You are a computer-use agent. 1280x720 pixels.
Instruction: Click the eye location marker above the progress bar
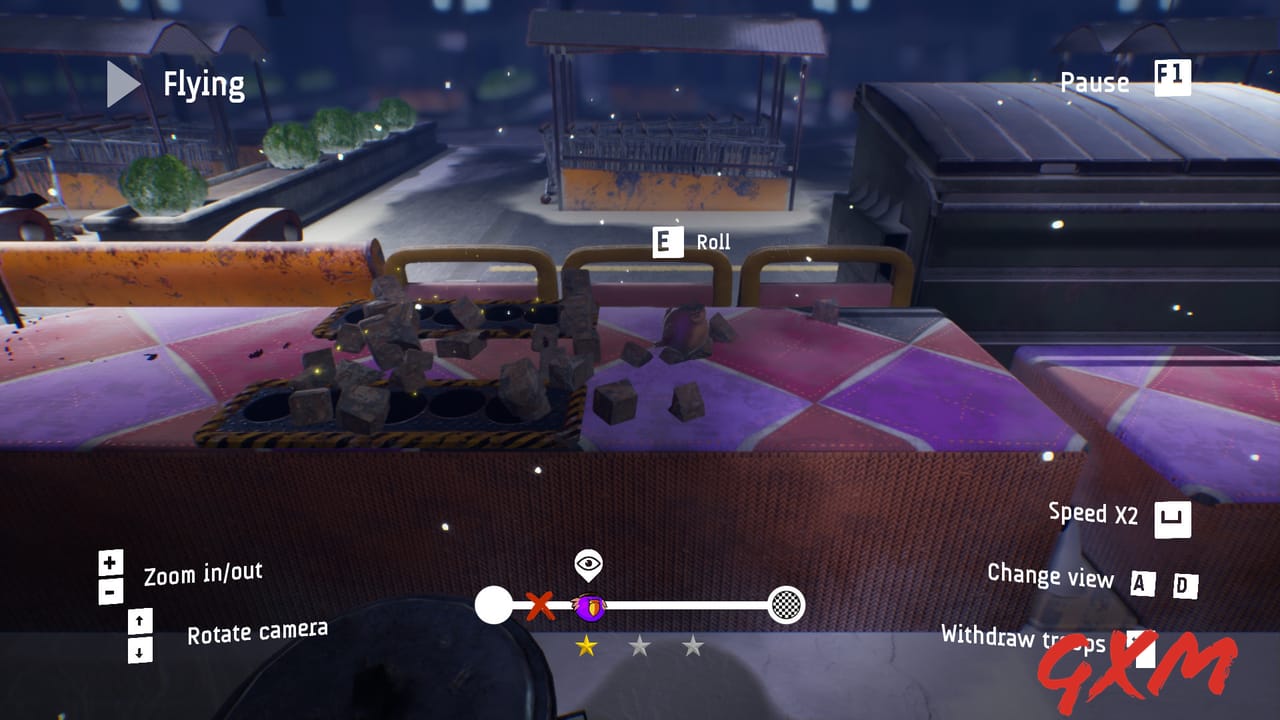[586, 563]
